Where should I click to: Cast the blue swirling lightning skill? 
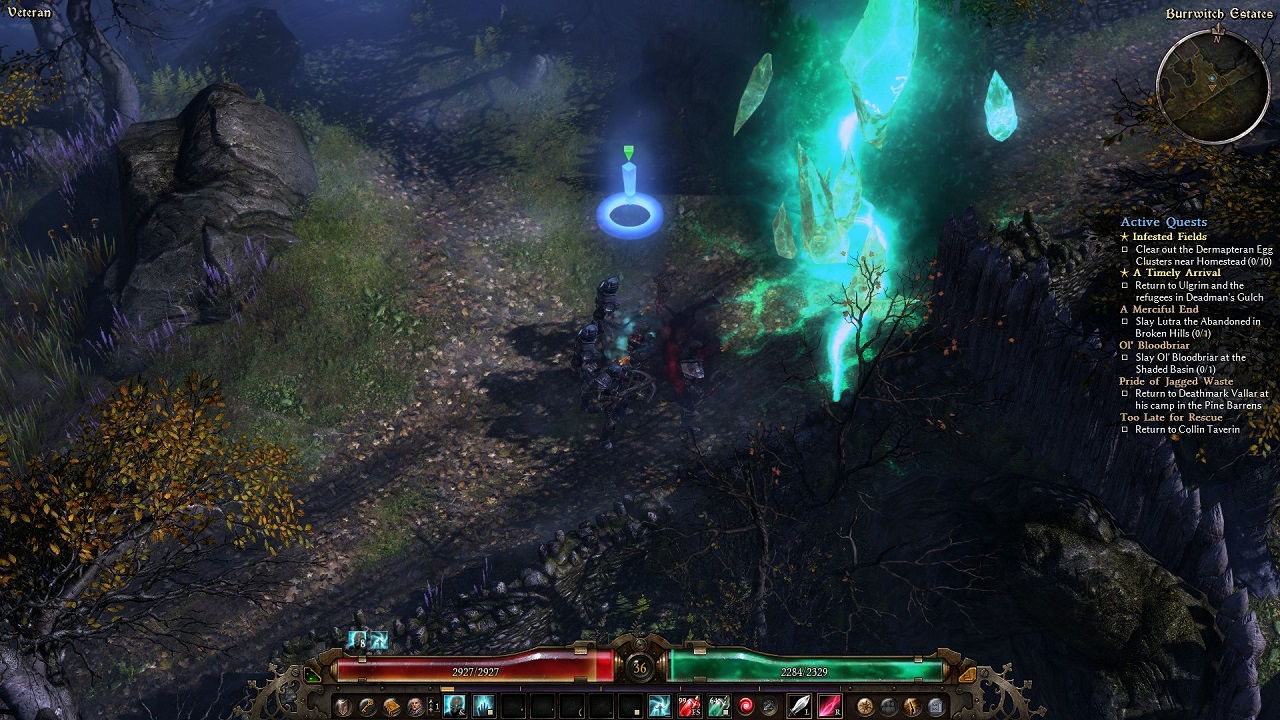coord(659,707)
